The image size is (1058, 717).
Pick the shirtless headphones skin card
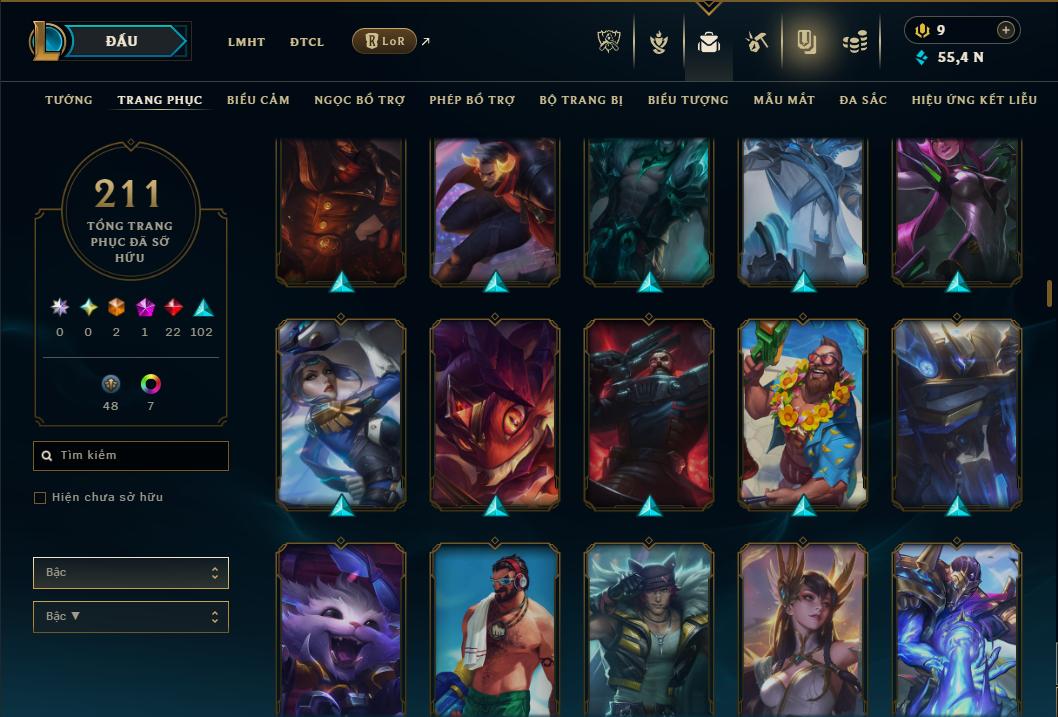click(x=495, y=628)
